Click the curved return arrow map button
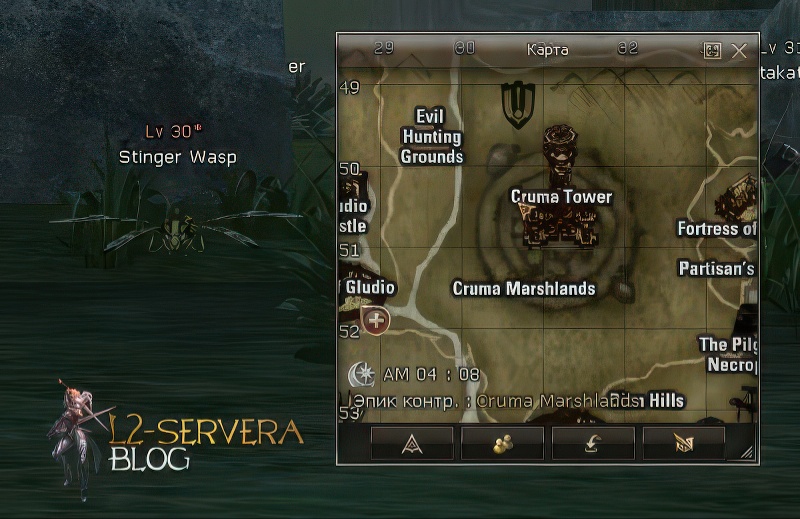 (593, 443)
